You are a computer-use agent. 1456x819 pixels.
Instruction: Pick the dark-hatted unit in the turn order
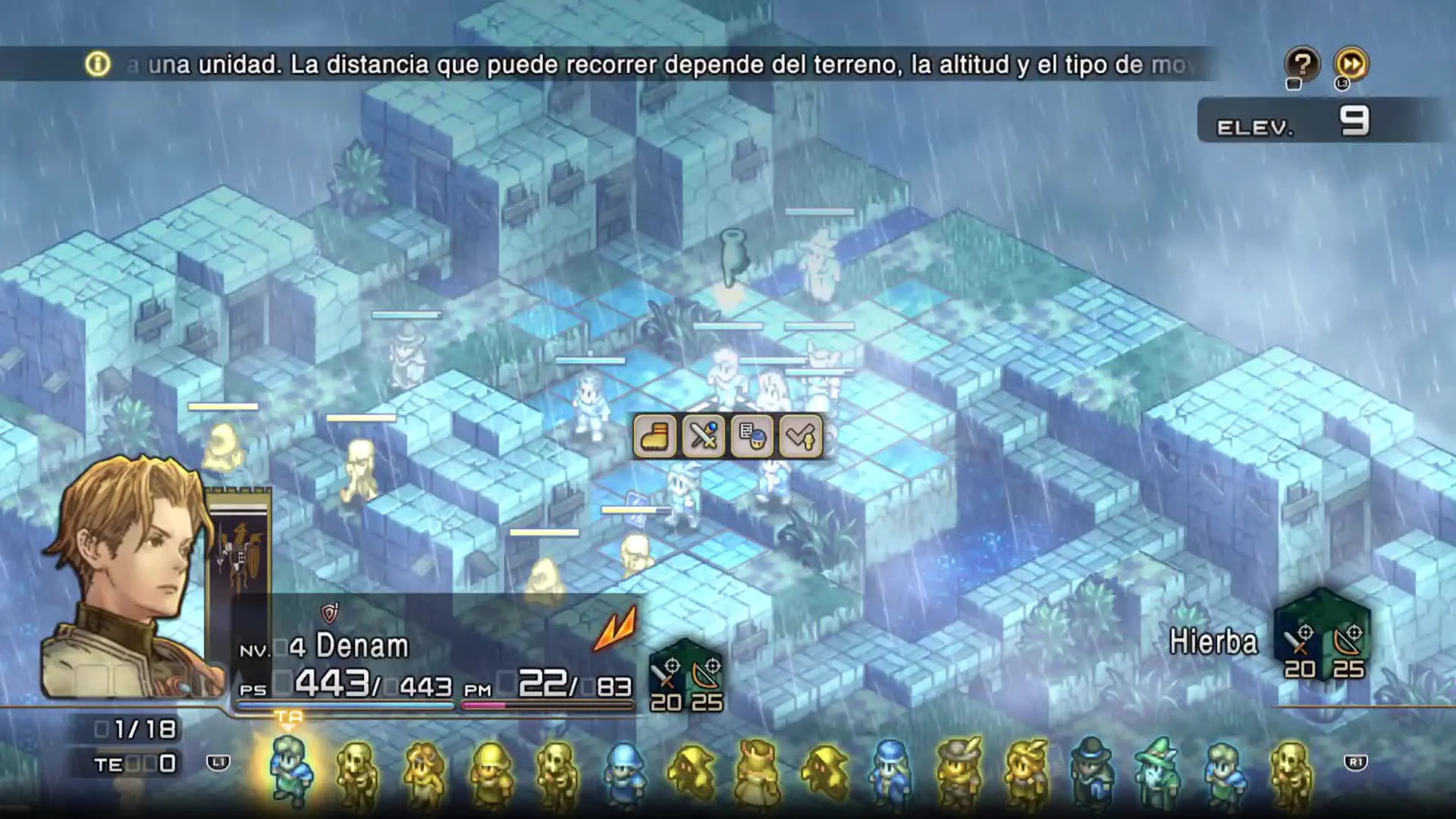(1091, 770)
